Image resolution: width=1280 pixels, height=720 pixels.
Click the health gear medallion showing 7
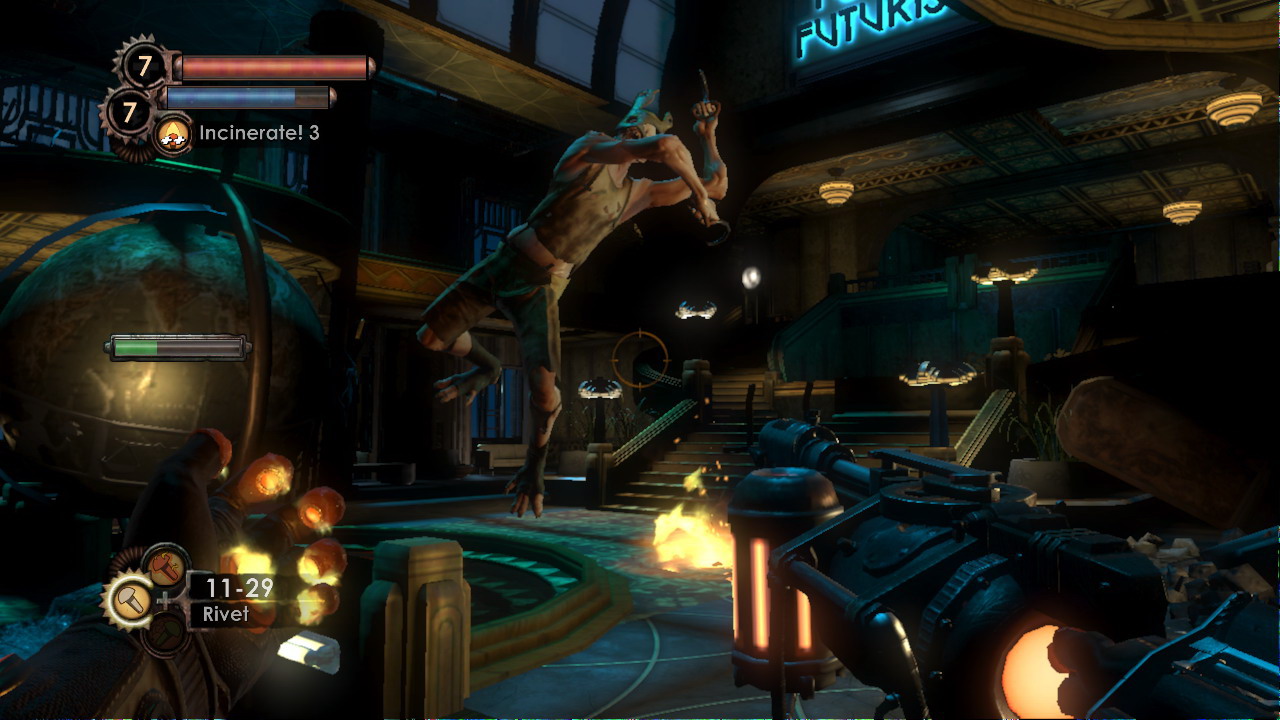click(144, 63)
